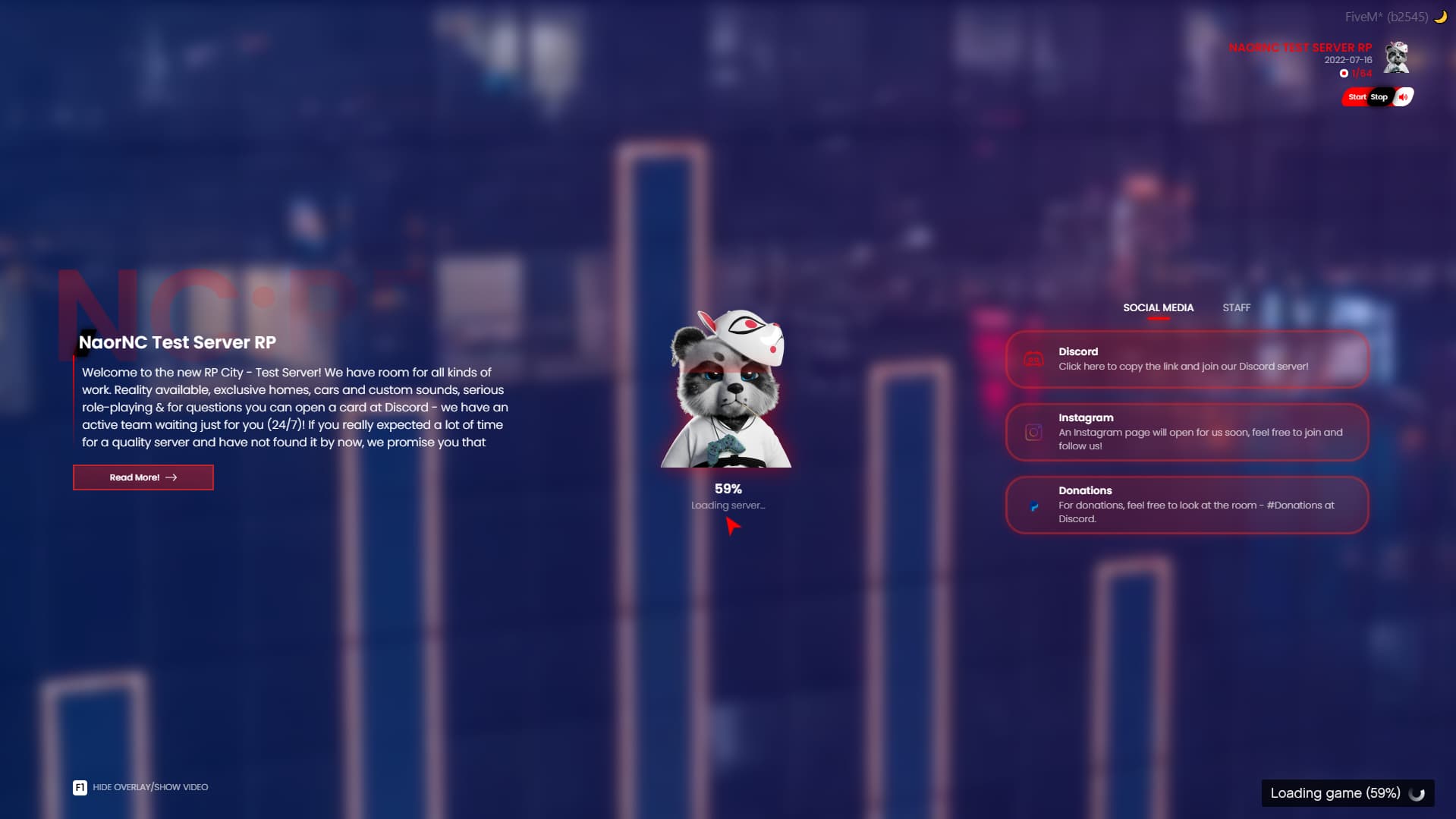Switch the player toggle to Stop
The image size is (1456, 819).
[1378, 97]
